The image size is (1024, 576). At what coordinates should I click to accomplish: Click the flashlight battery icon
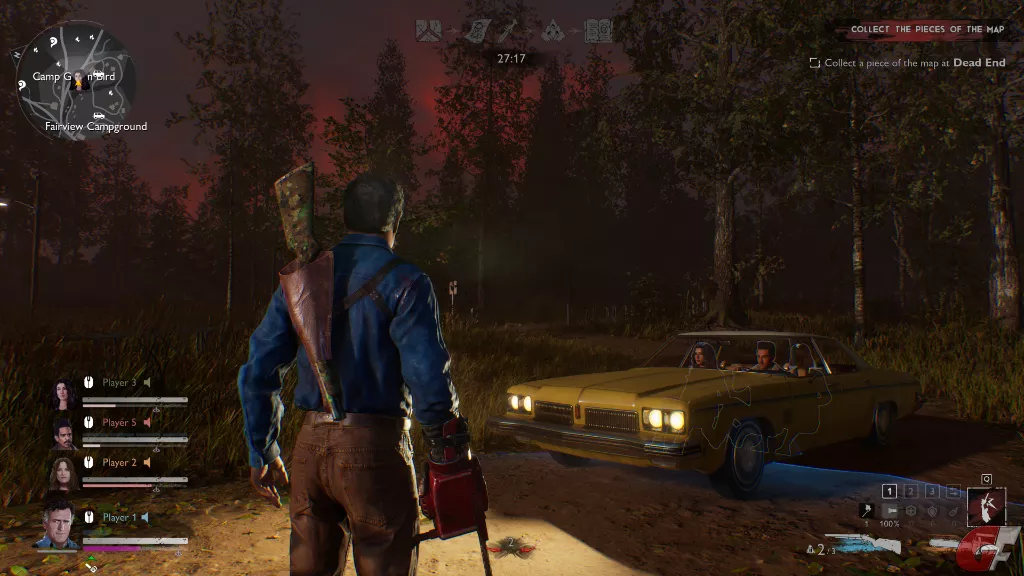point(889,510)
